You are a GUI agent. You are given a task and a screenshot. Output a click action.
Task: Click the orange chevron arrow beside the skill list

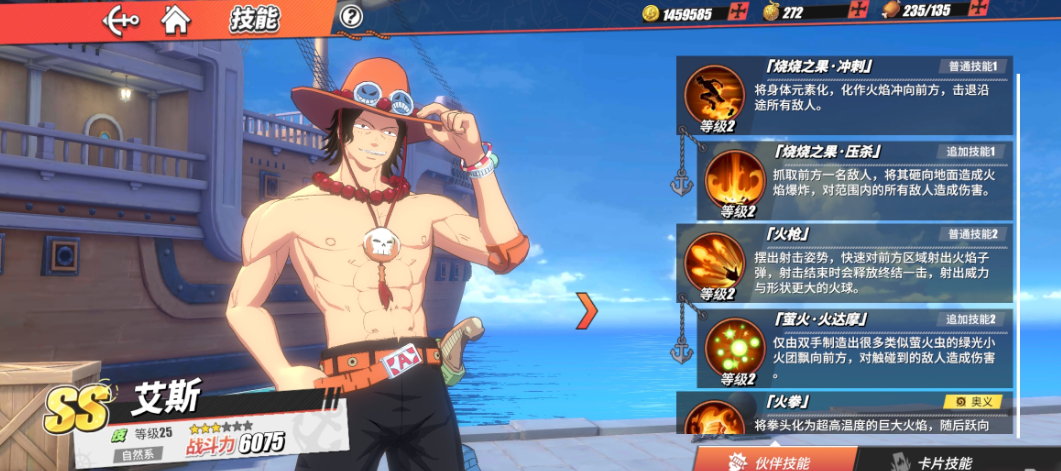(587, 311)
